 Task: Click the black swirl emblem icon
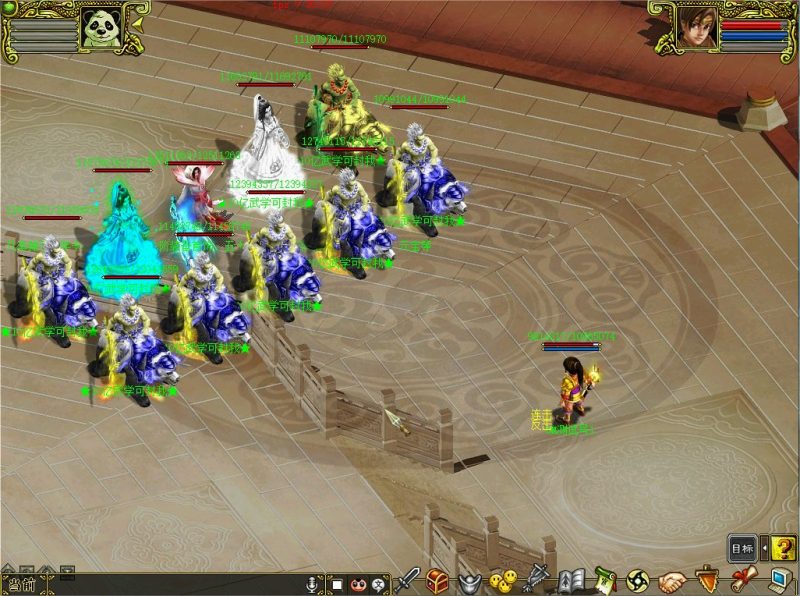click(x=637, y=579)
